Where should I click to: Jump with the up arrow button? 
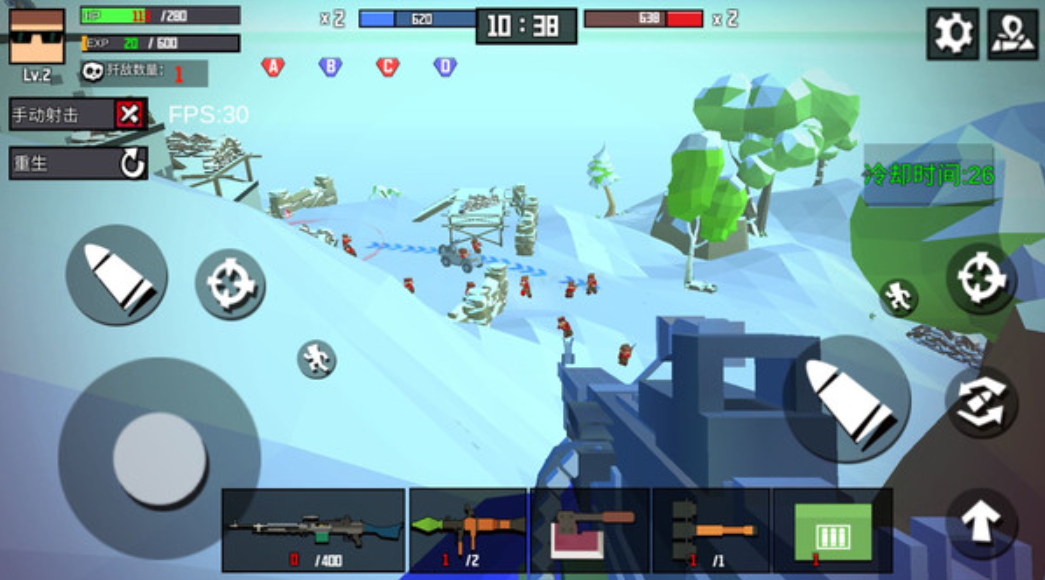point(981,522)
